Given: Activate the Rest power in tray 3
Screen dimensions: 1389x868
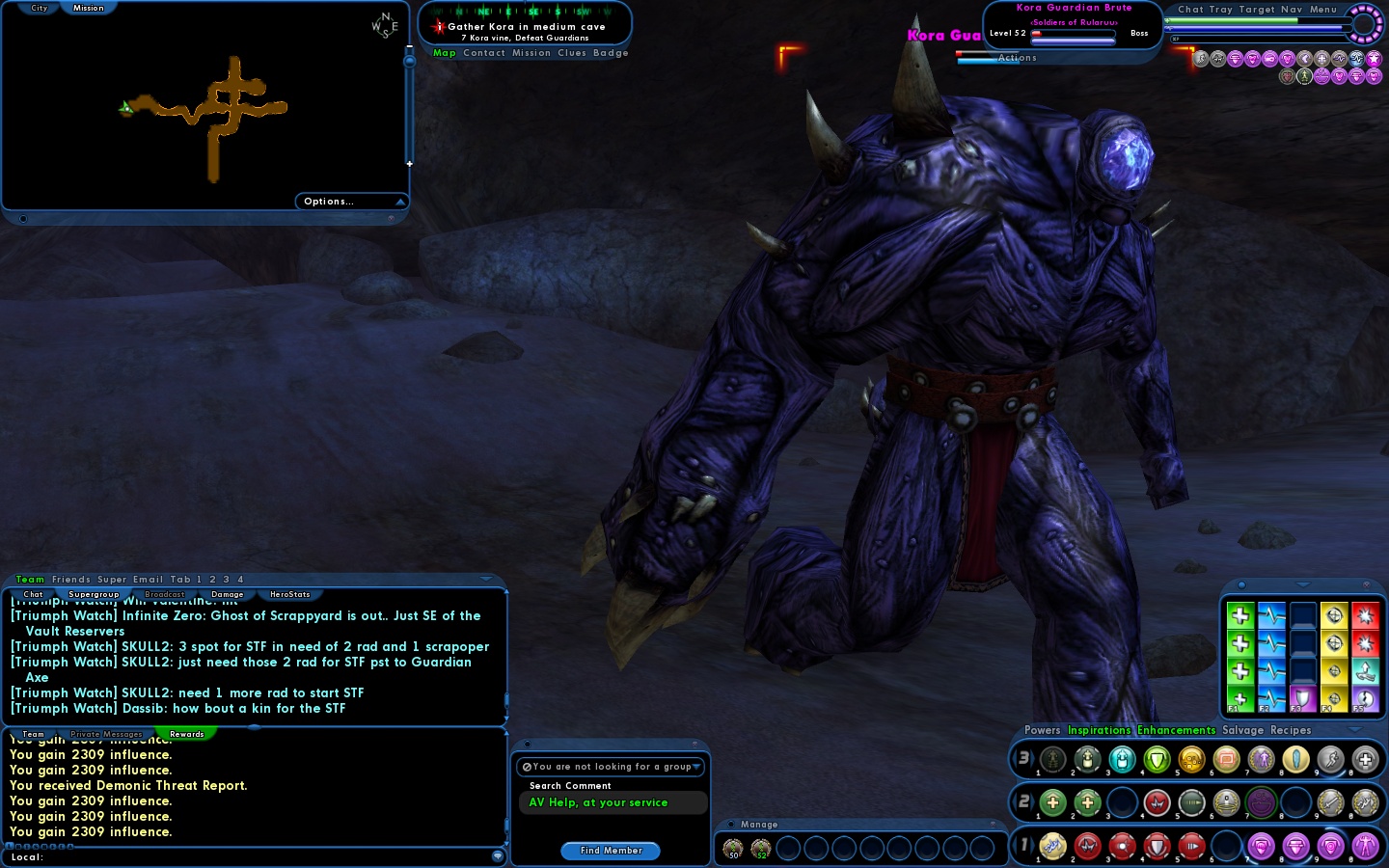Looking at the screenshot, I should pos(1367,760).
